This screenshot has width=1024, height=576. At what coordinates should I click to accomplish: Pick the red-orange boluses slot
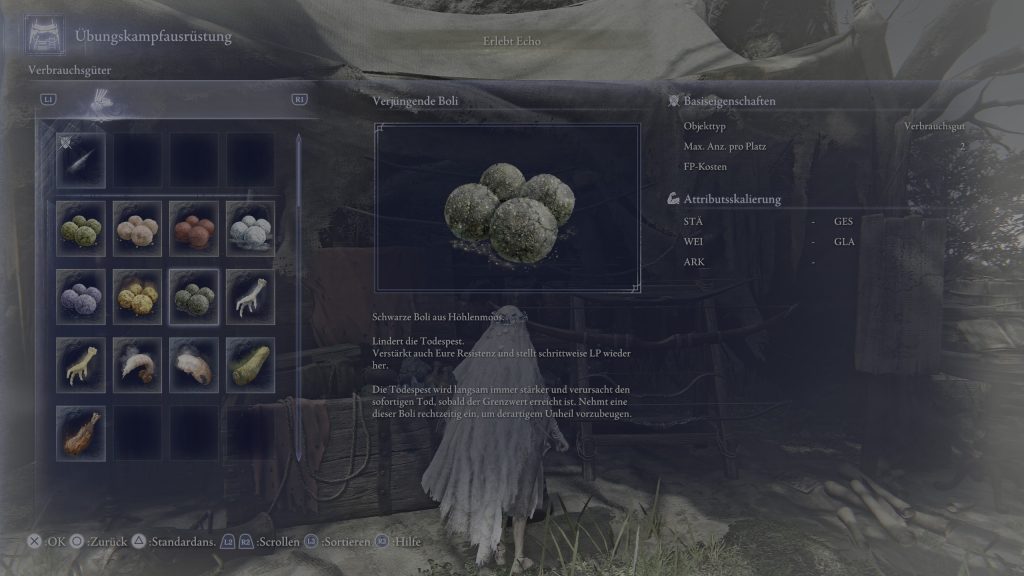[194, 228]
